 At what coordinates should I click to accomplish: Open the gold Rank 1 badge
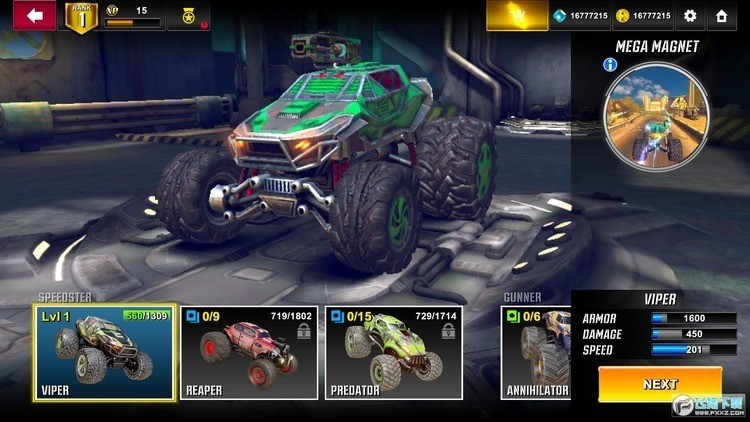point(80,17)
